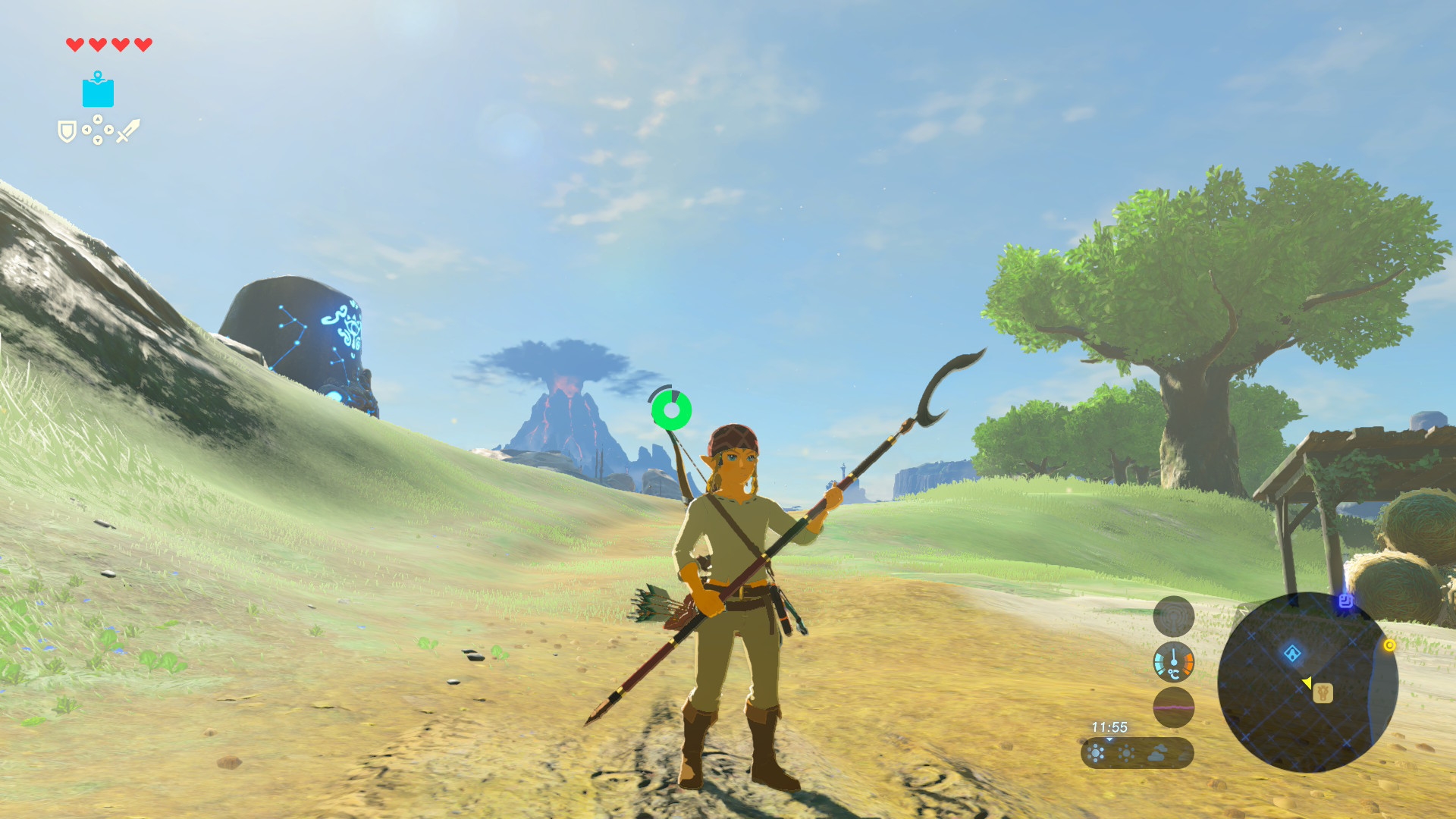This screenshot has width=1456, height=819.
Task: Click the temperature gauge icon
Action: (x=1173, y=662)
